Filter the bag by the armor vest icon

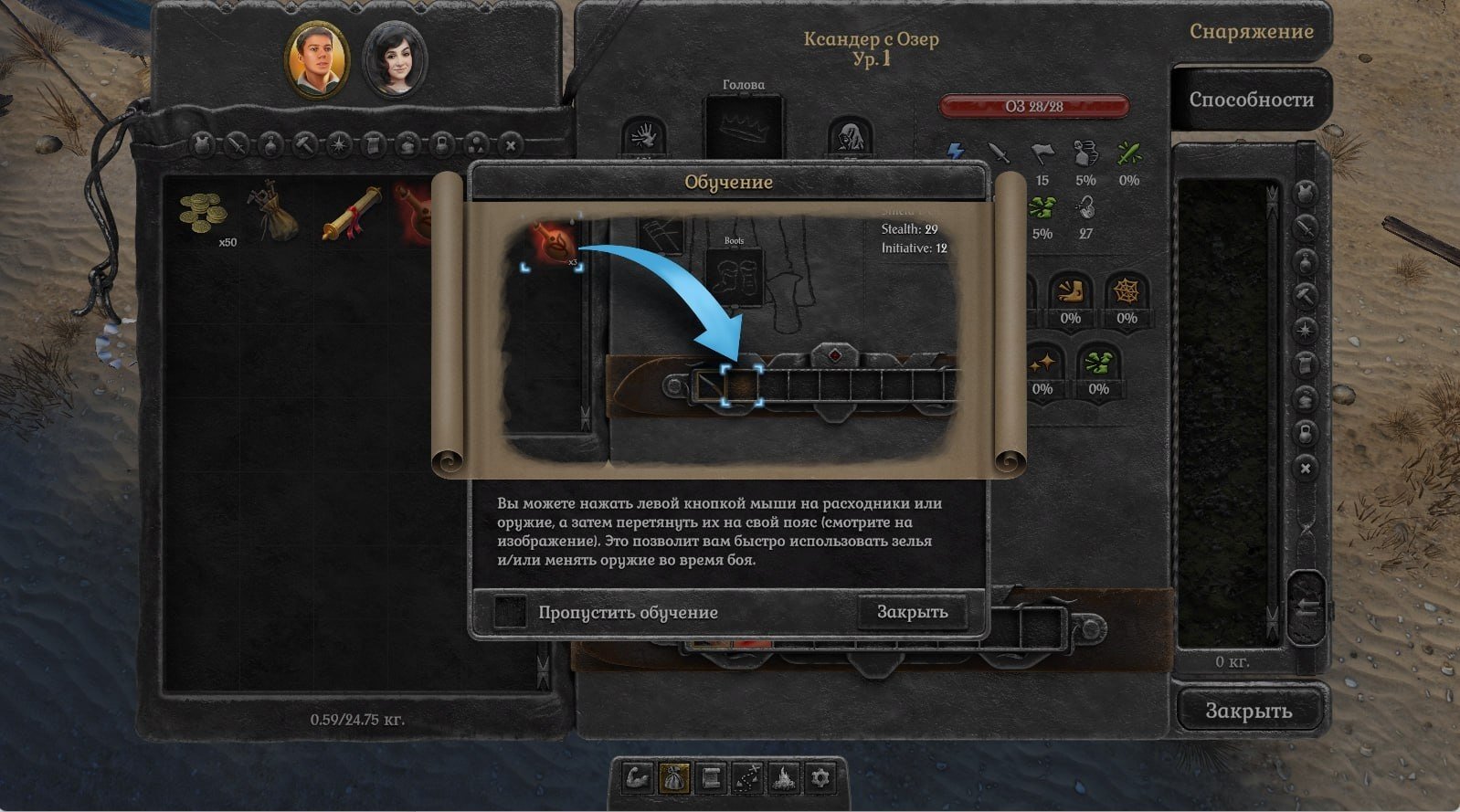tap(204, 144)
